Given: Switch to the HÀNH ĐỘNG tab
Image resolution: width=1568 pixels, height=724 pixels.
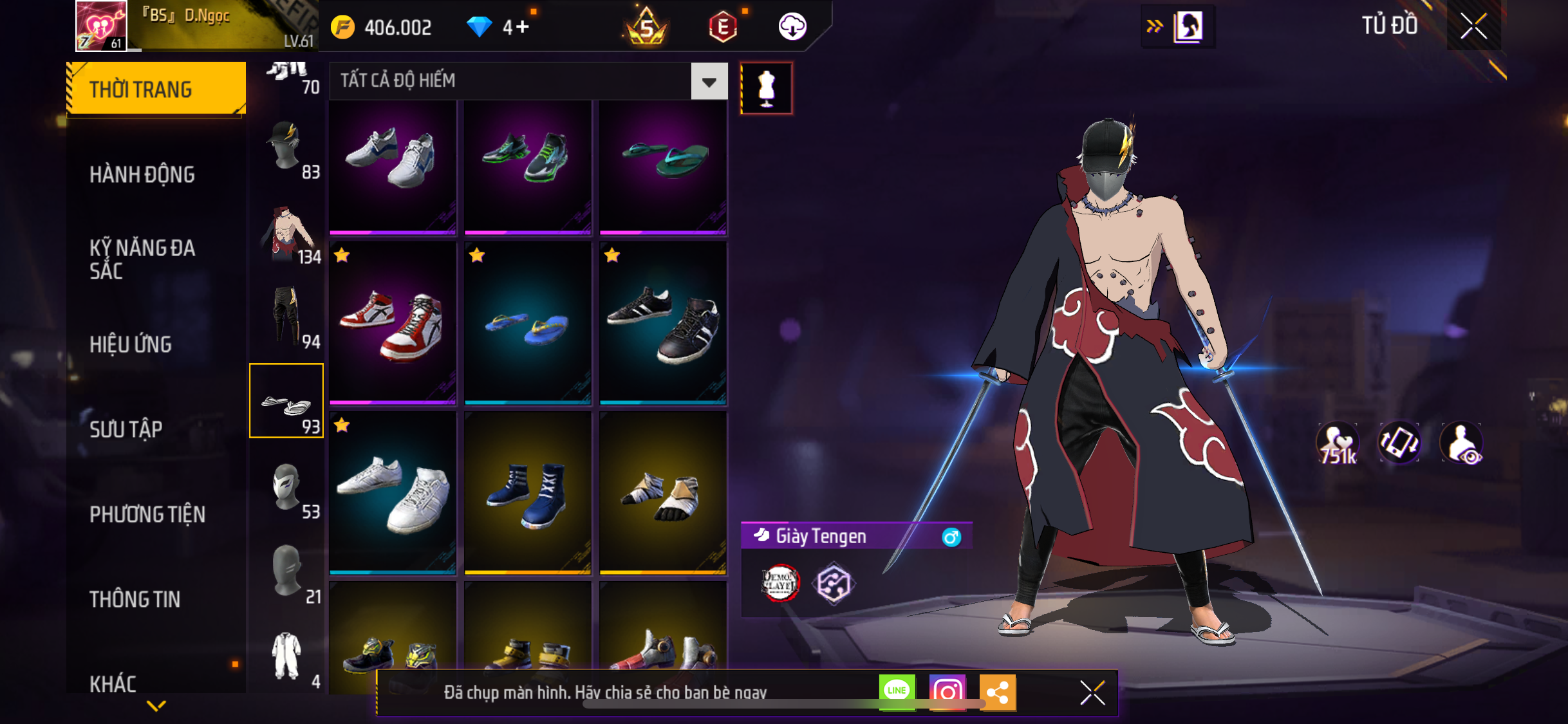Looking at the screenshot, I should pos(142,174).
